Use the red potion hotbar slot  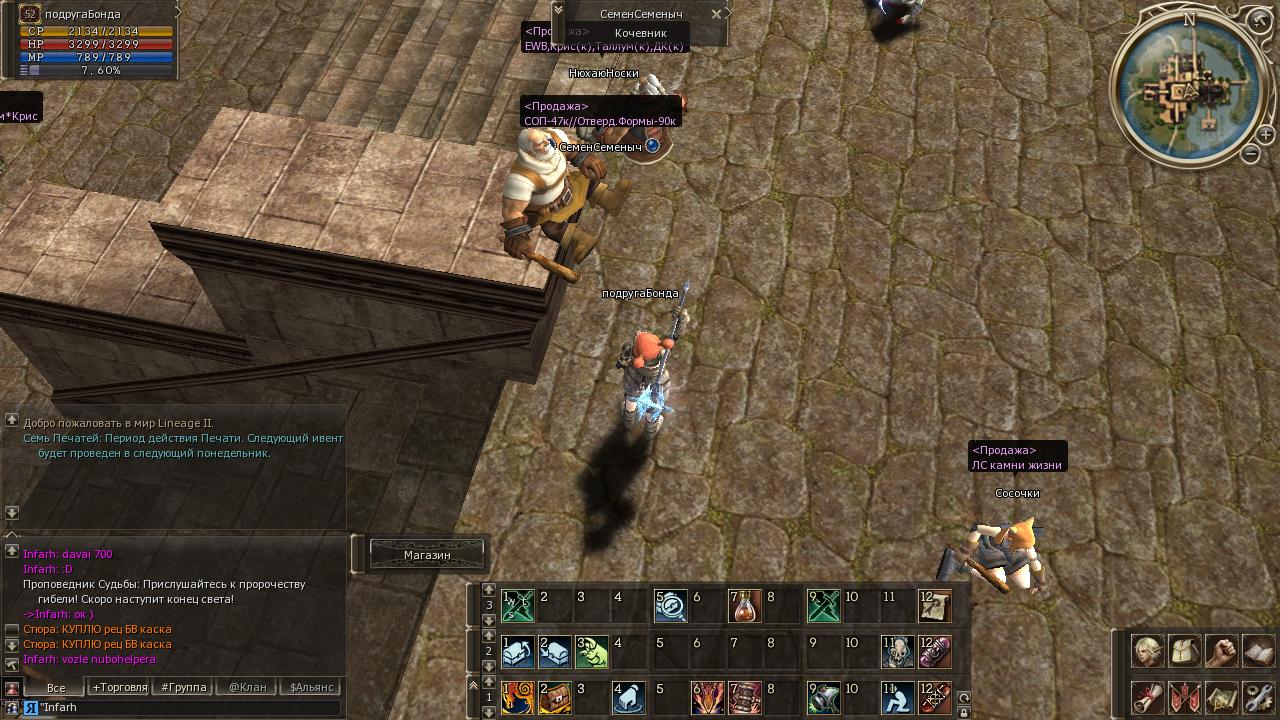pos(745,605)
